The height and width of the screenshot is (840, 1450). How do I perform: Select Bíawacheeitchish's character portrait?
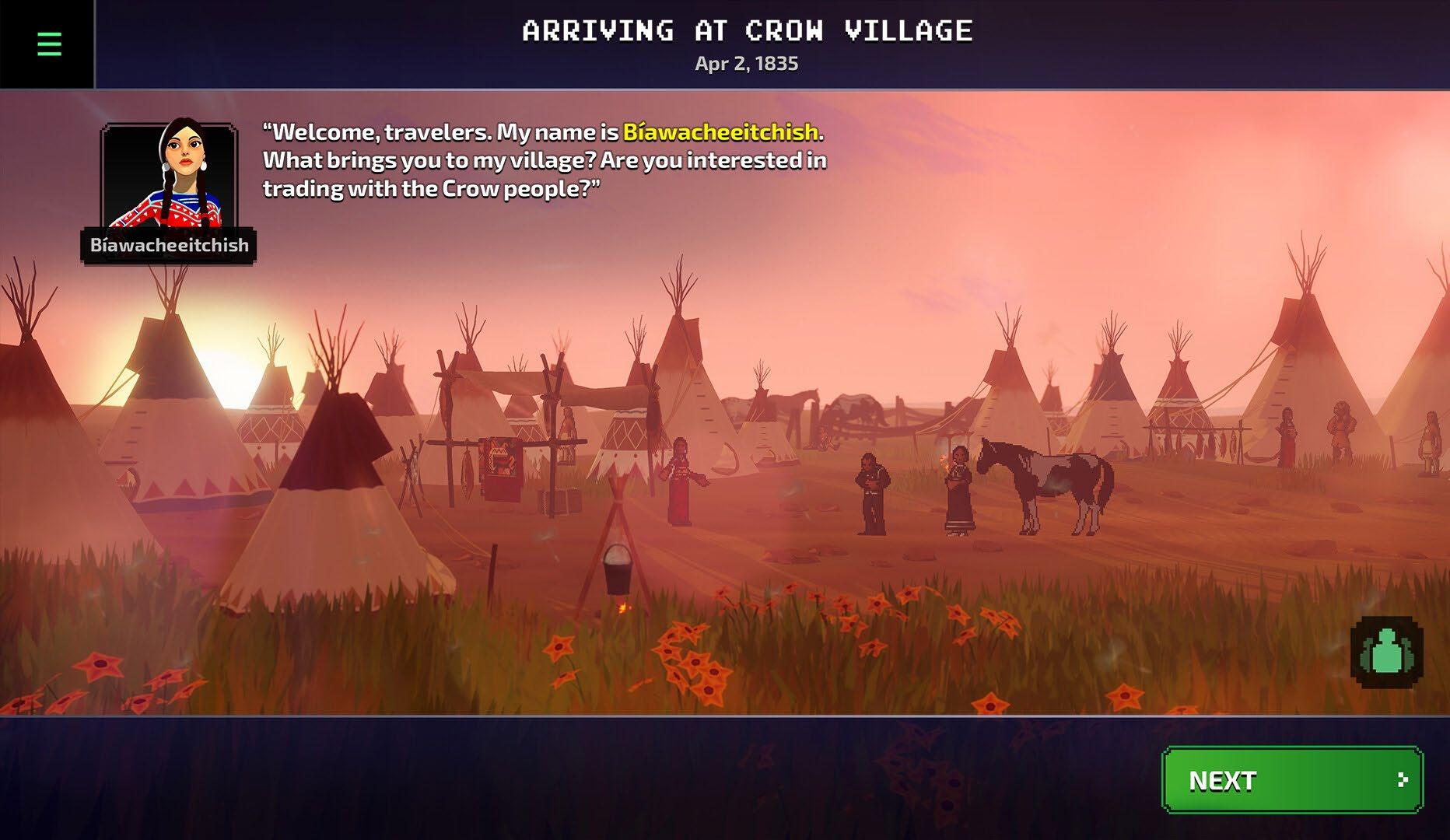coord(169,177)
